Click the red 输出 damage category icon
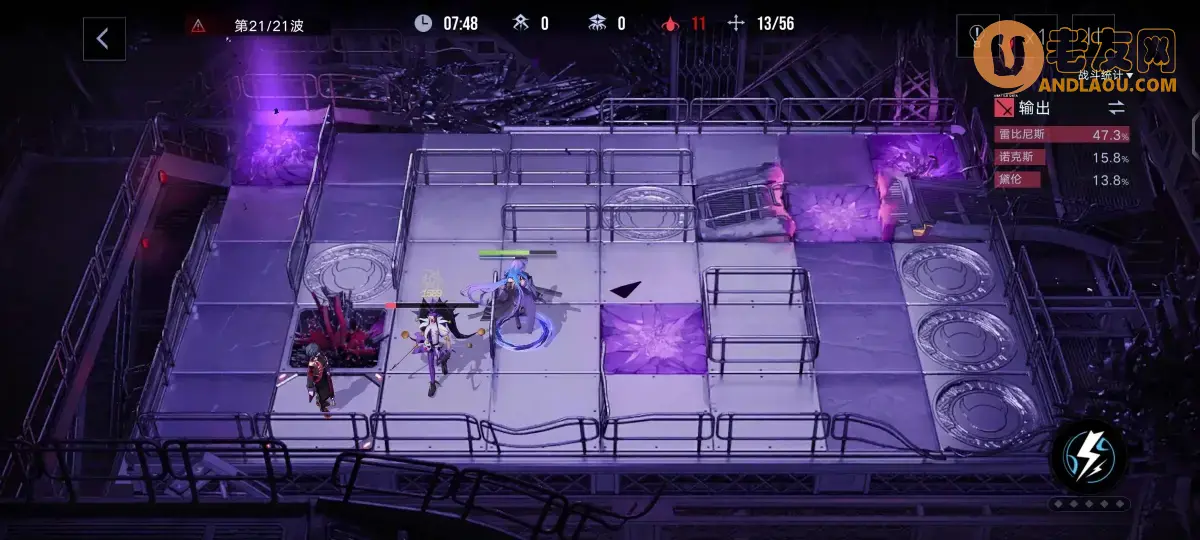The image size is (1200, 540). [x=1003, y=108]
